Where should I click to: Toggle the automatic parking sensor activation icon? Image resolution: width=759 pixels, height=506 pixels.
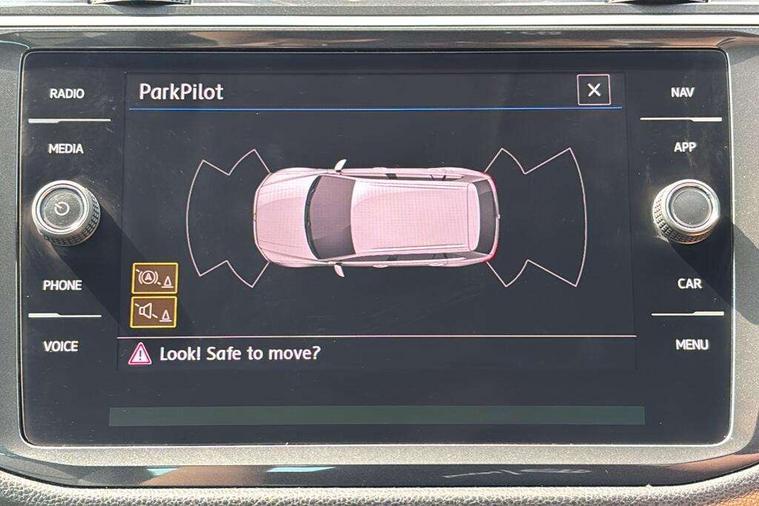click(154, 278)
